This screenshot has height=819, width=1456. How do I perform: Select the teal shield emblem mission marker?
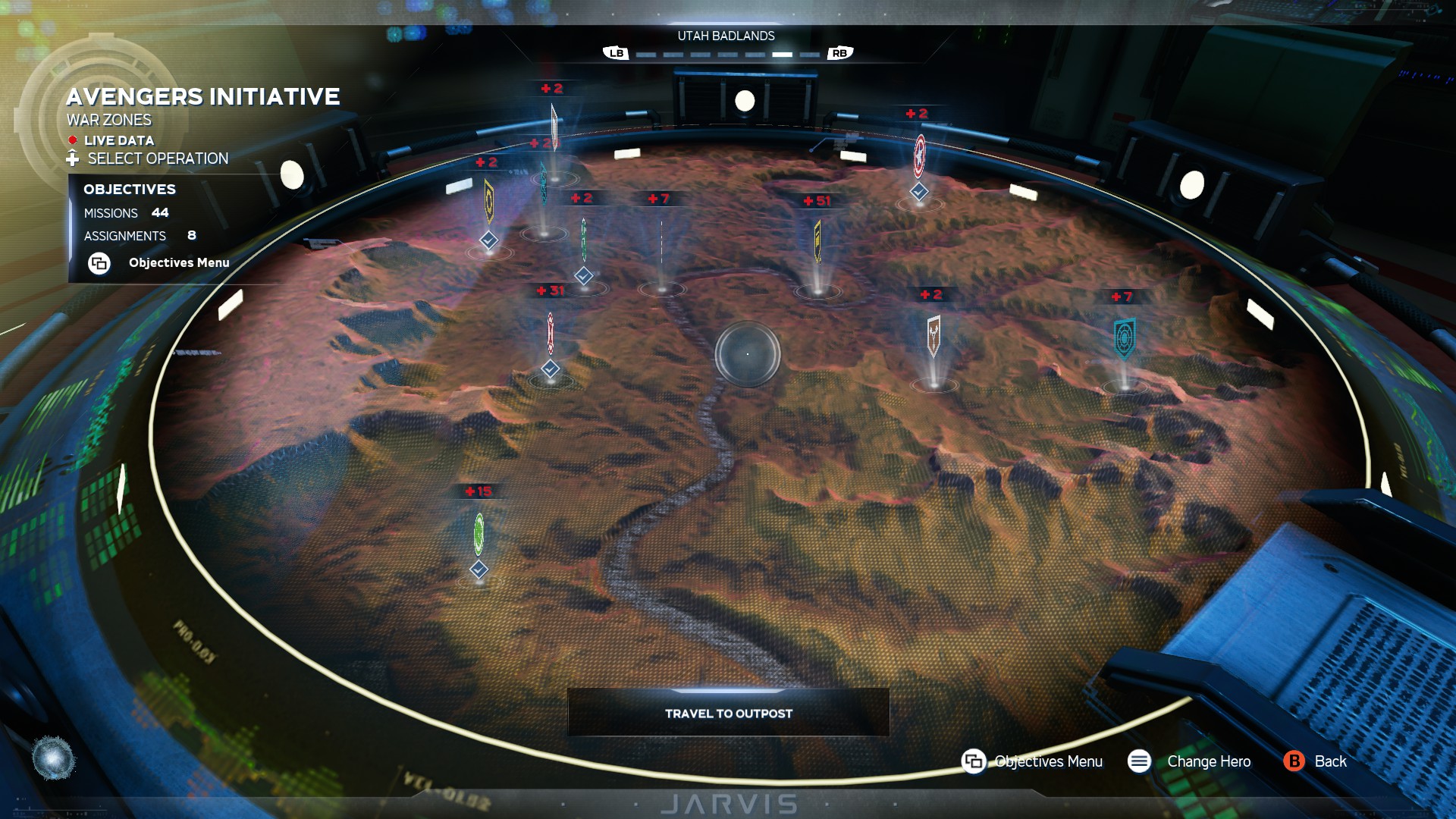(1124, 338)
